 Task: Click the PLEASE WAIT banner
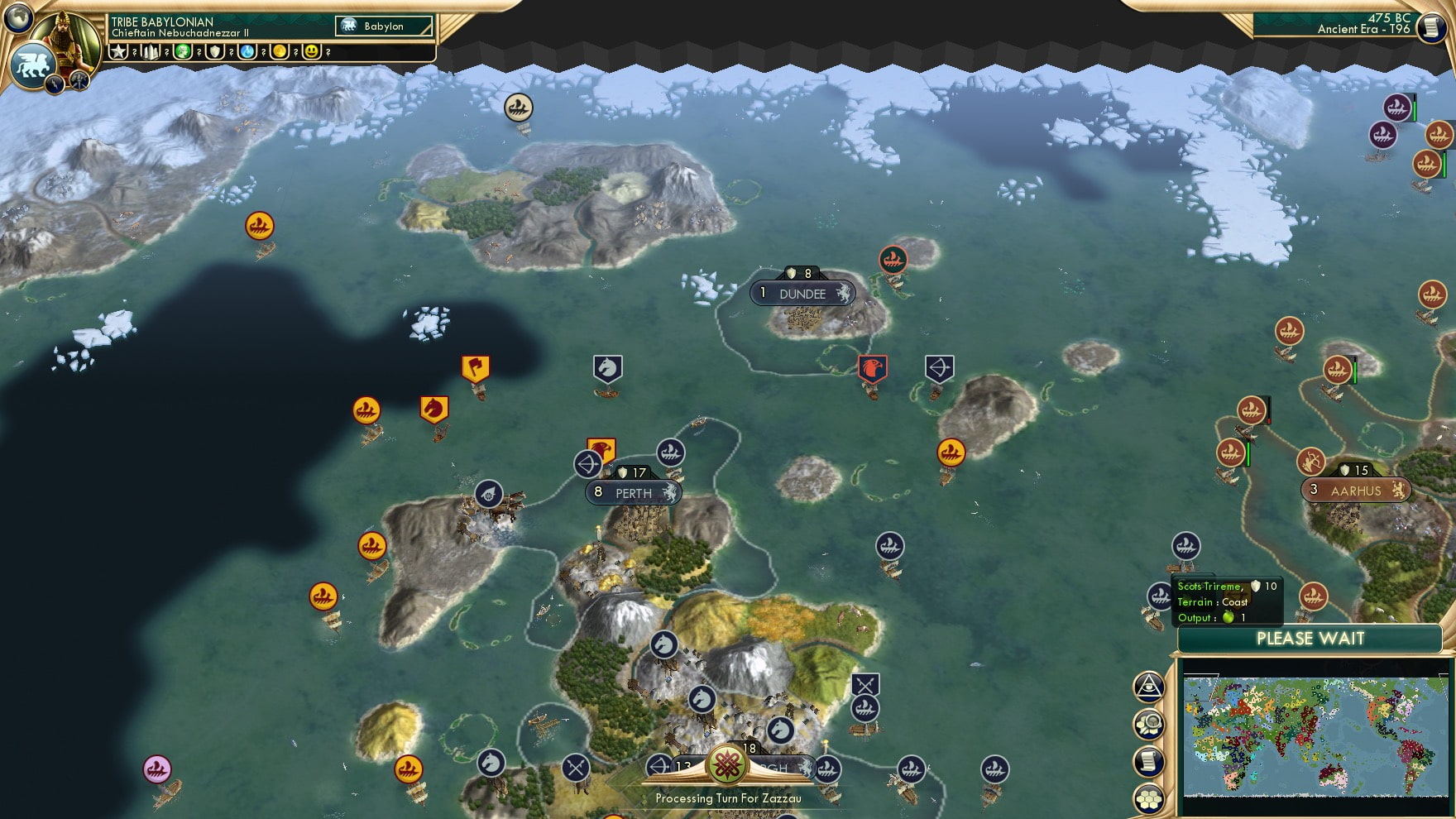1309,639
